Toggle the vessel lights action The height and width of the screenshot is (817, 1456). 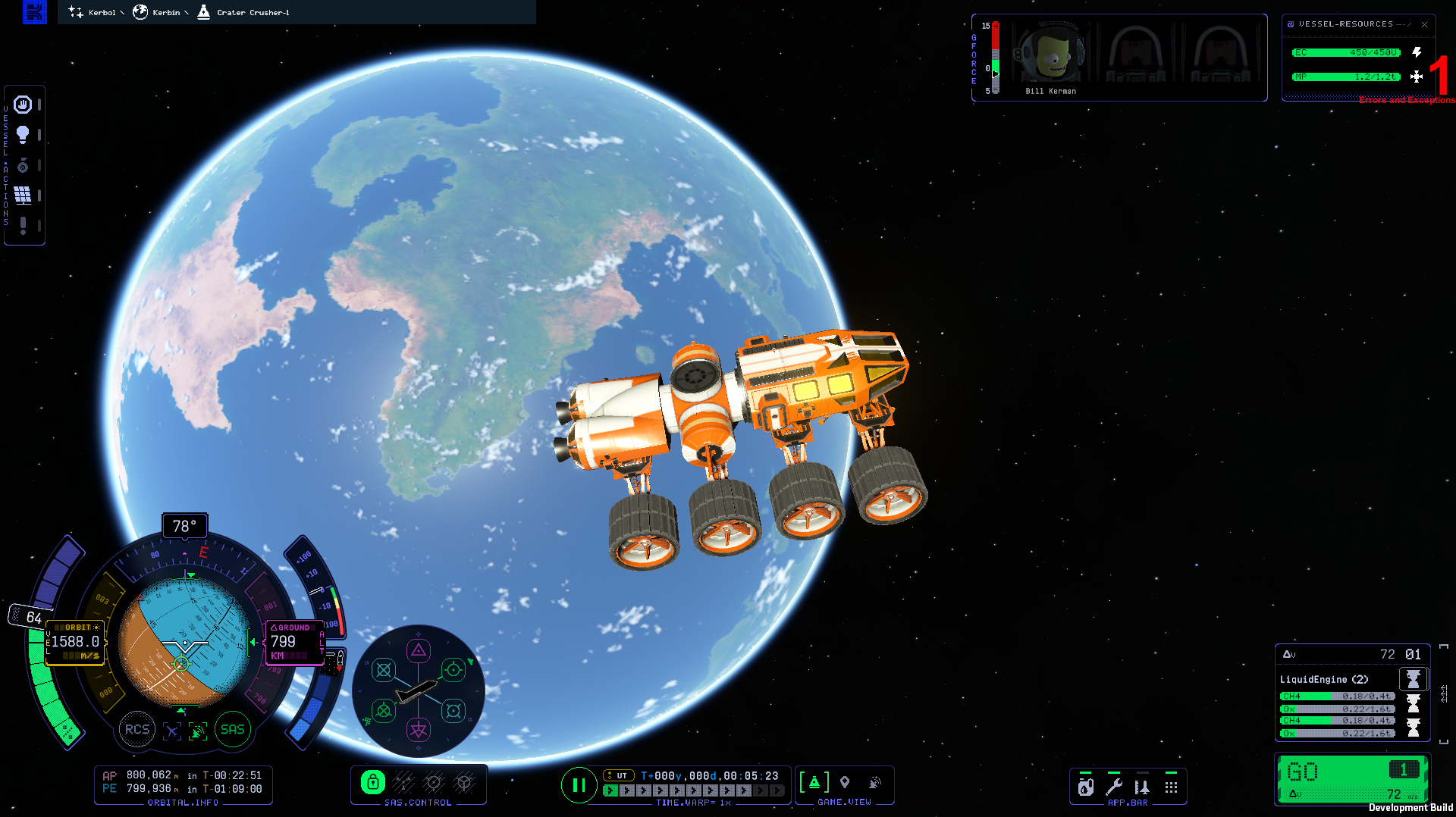tap(23, 134)
